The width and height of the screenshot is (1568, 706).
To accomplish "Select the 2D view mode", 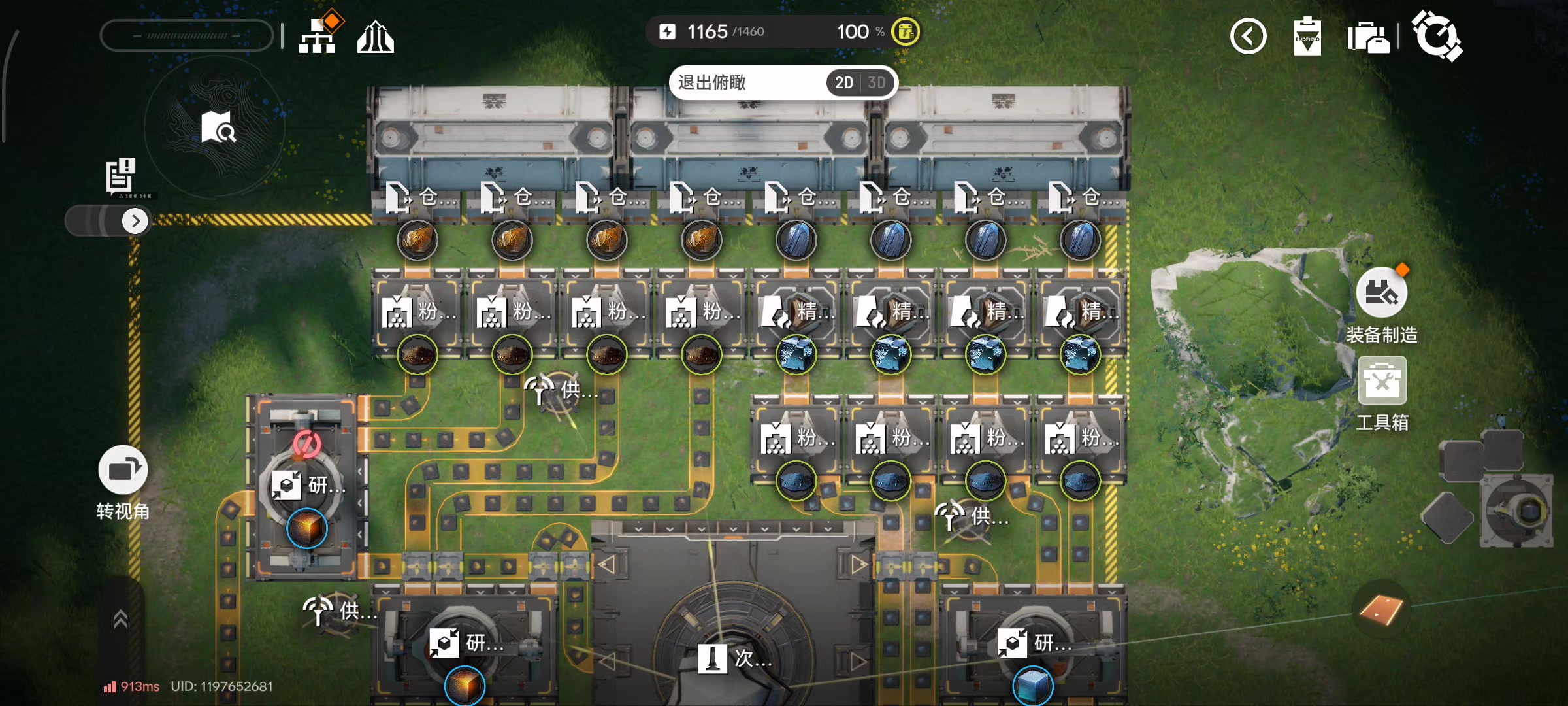I will [843, 83].
